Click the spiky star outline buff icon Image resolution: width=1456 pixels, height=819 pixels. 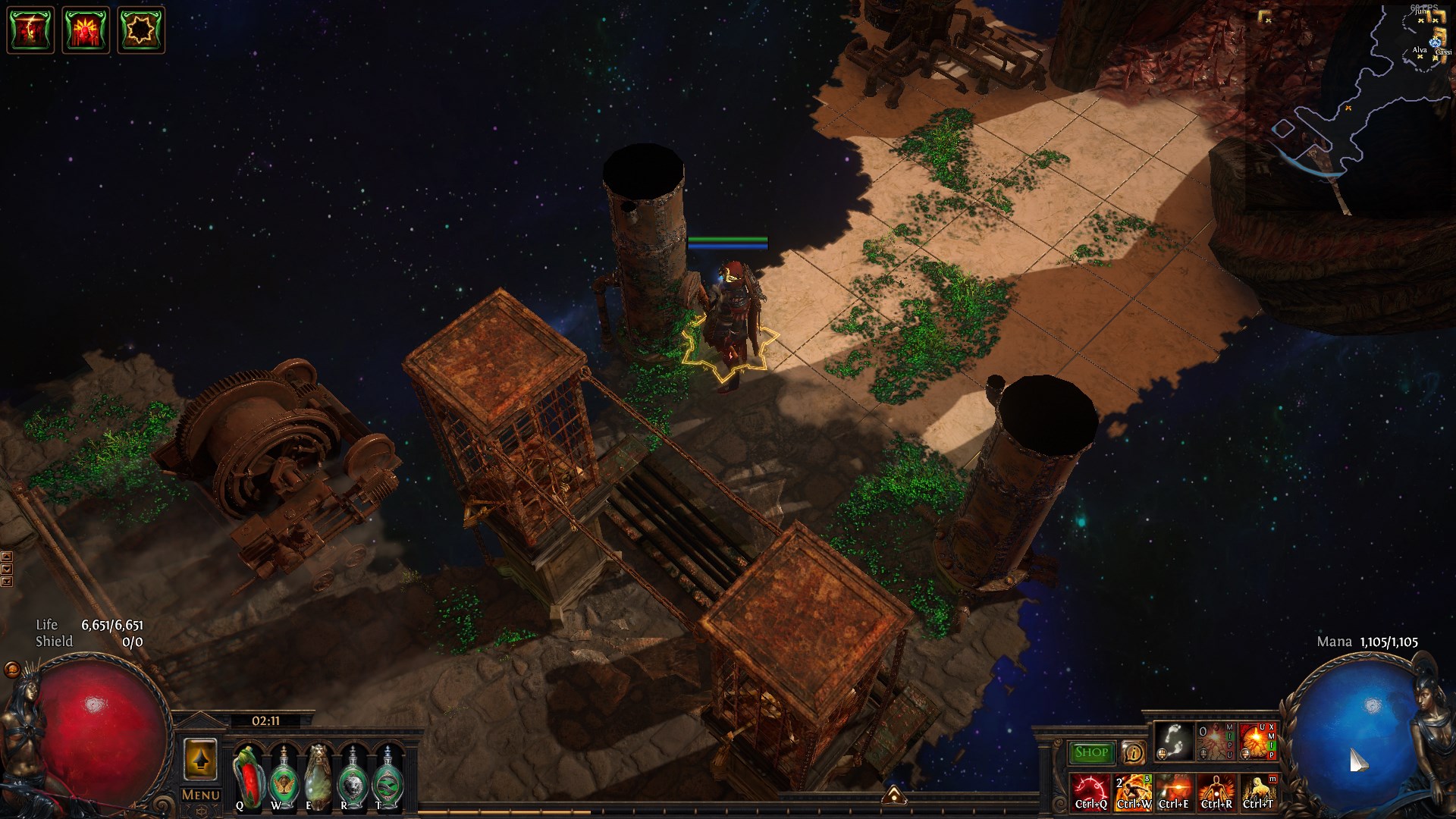140,30
